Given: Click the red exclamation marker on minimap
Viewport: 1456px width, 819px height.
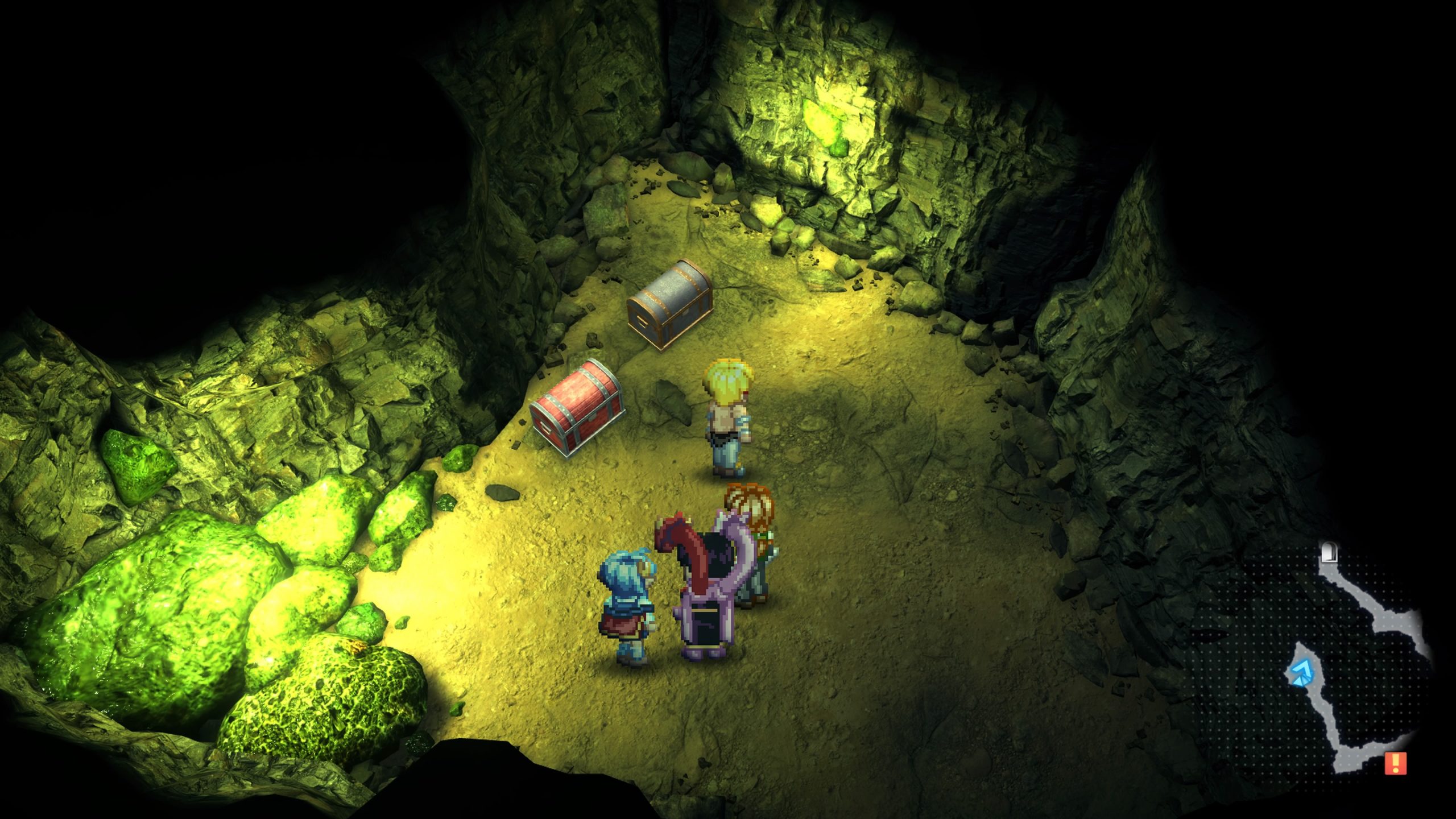Looking at the screenshot, I should click(1395, 763).
